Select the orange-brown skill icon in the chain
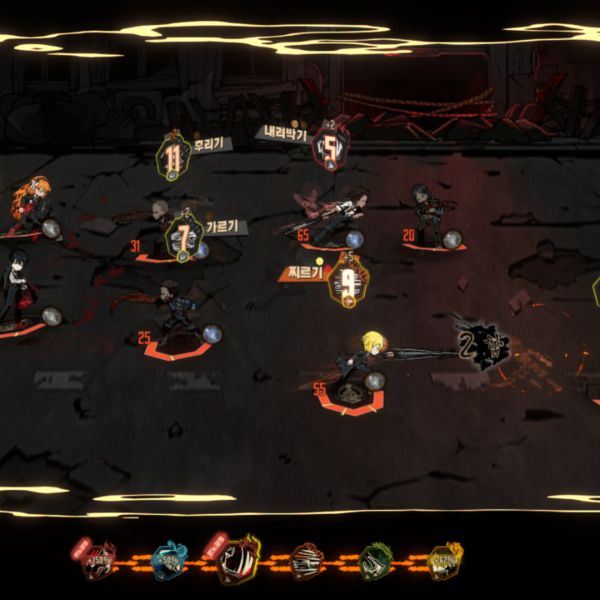600x600 pixels. pyautogui.click(x=308, y=563)
